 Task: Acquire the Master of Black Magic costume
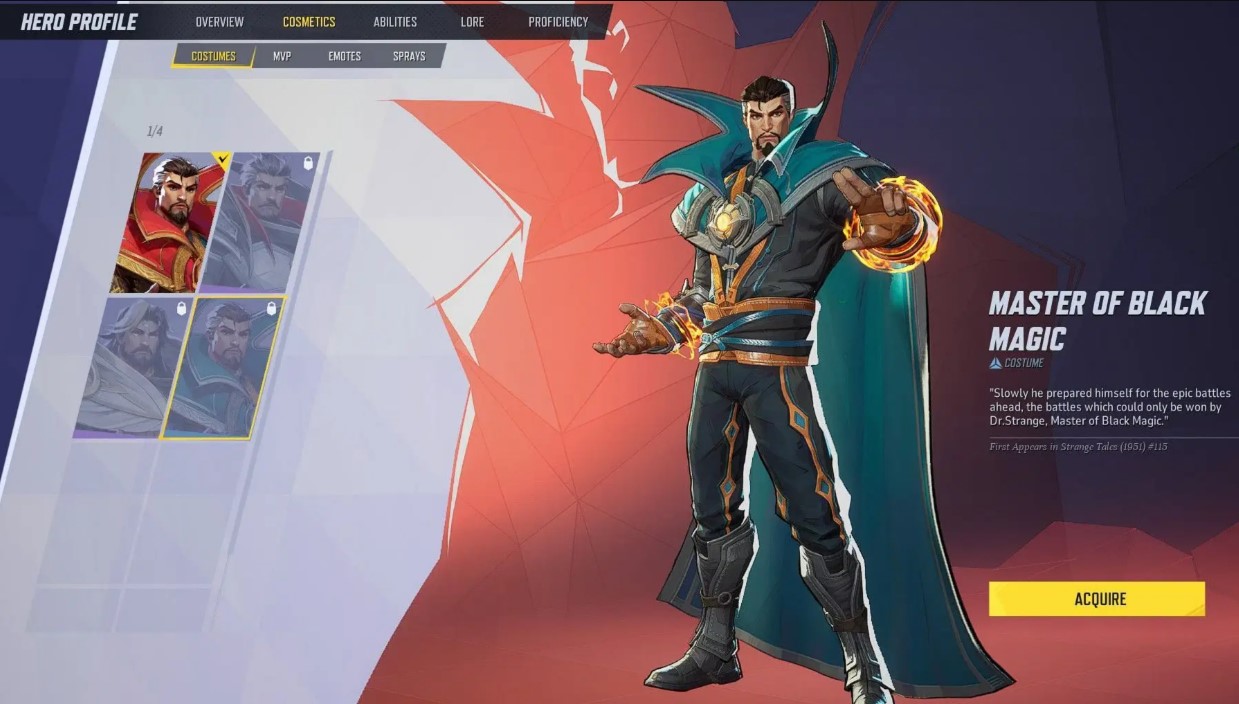pos(1097,599)
